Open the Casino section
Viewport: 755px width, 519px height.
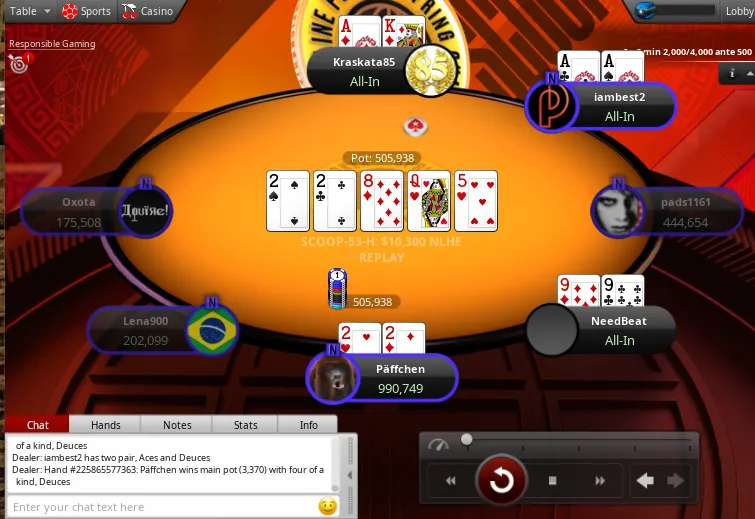point(148,11)
